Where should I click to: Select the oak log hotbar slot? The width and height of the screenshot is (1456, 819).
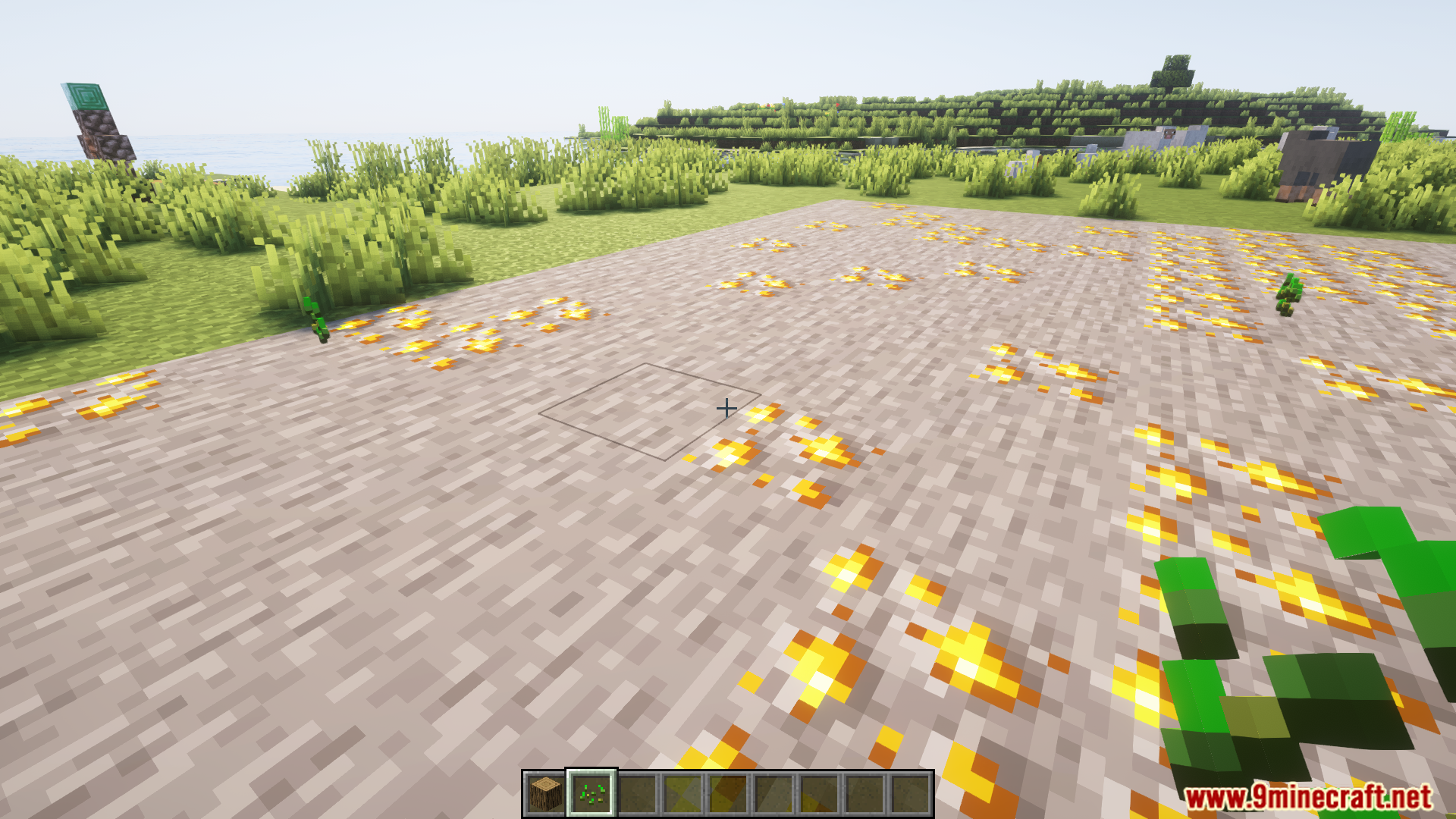(x=545, y=794)
